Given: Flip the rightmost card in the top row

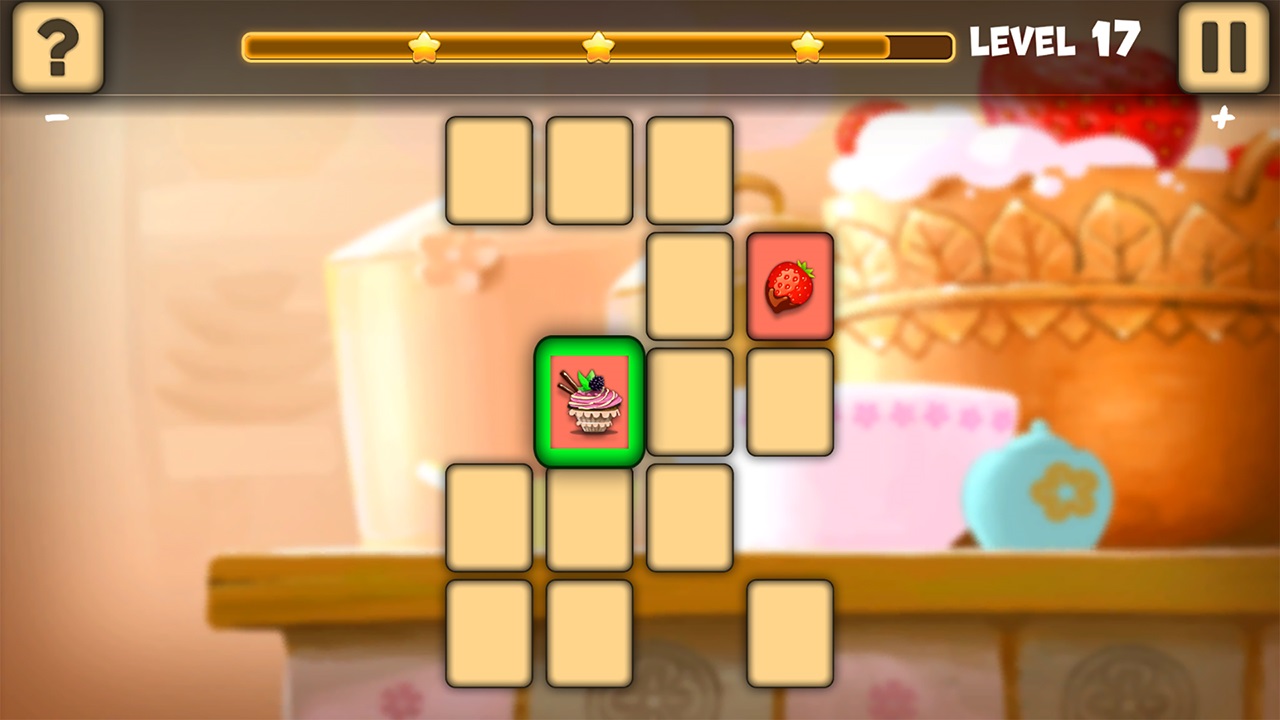Looking at the screenshot, I should pos(689,168).
